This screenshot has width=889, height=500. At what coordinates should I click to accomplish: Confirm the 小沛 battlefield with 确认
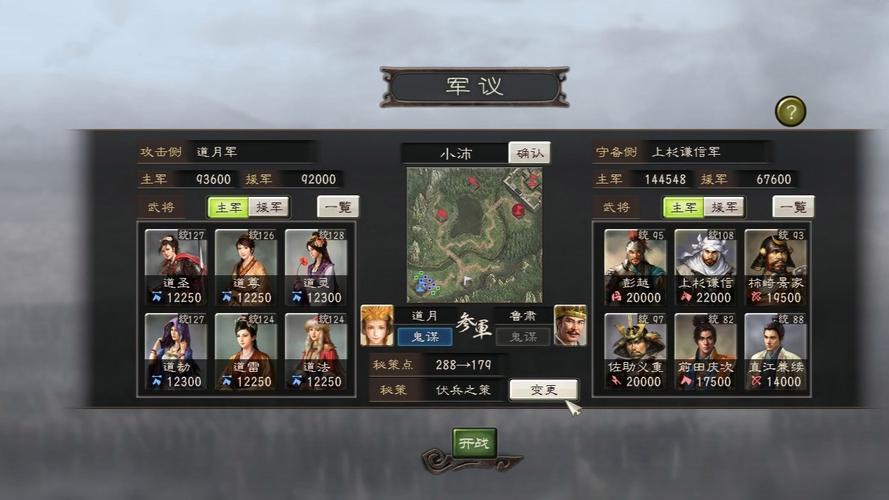tap(529, 153)
